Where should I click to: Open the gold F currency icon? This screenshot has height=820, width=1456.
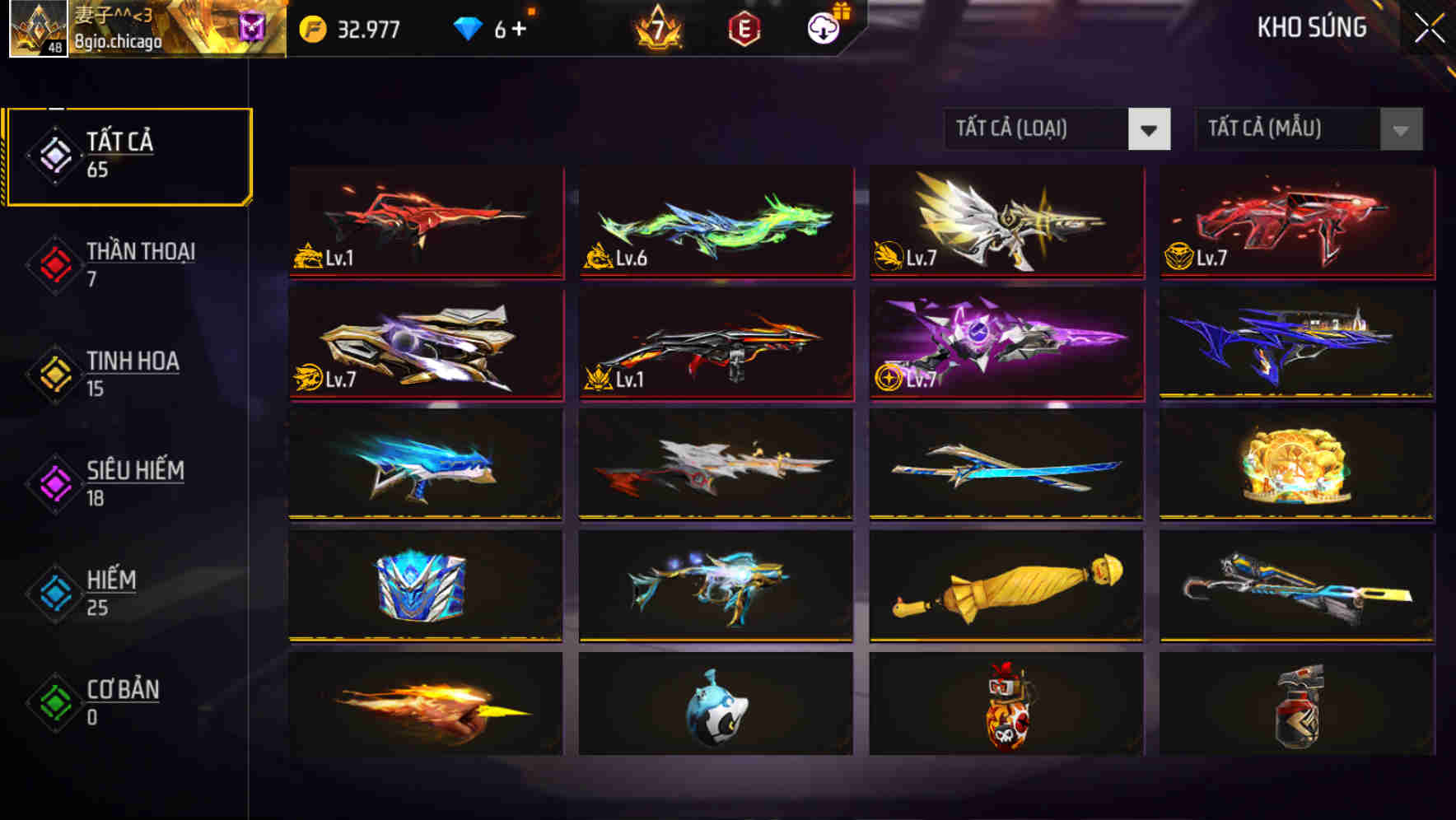point(311,29)
